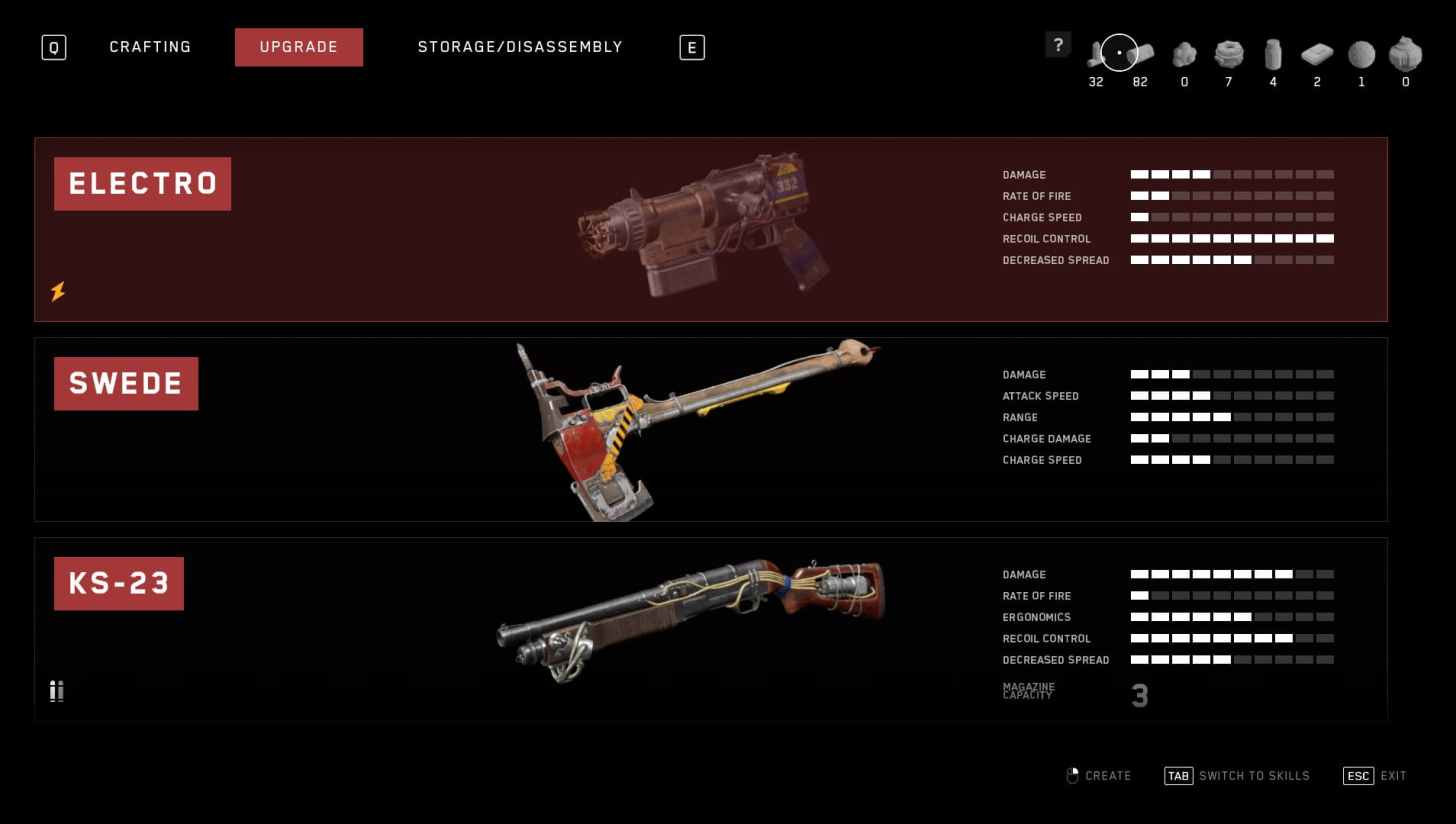Viewport: 1456px width, 824px height.
Task: Click the round ball material showing 1
Action: point(1360,55)
